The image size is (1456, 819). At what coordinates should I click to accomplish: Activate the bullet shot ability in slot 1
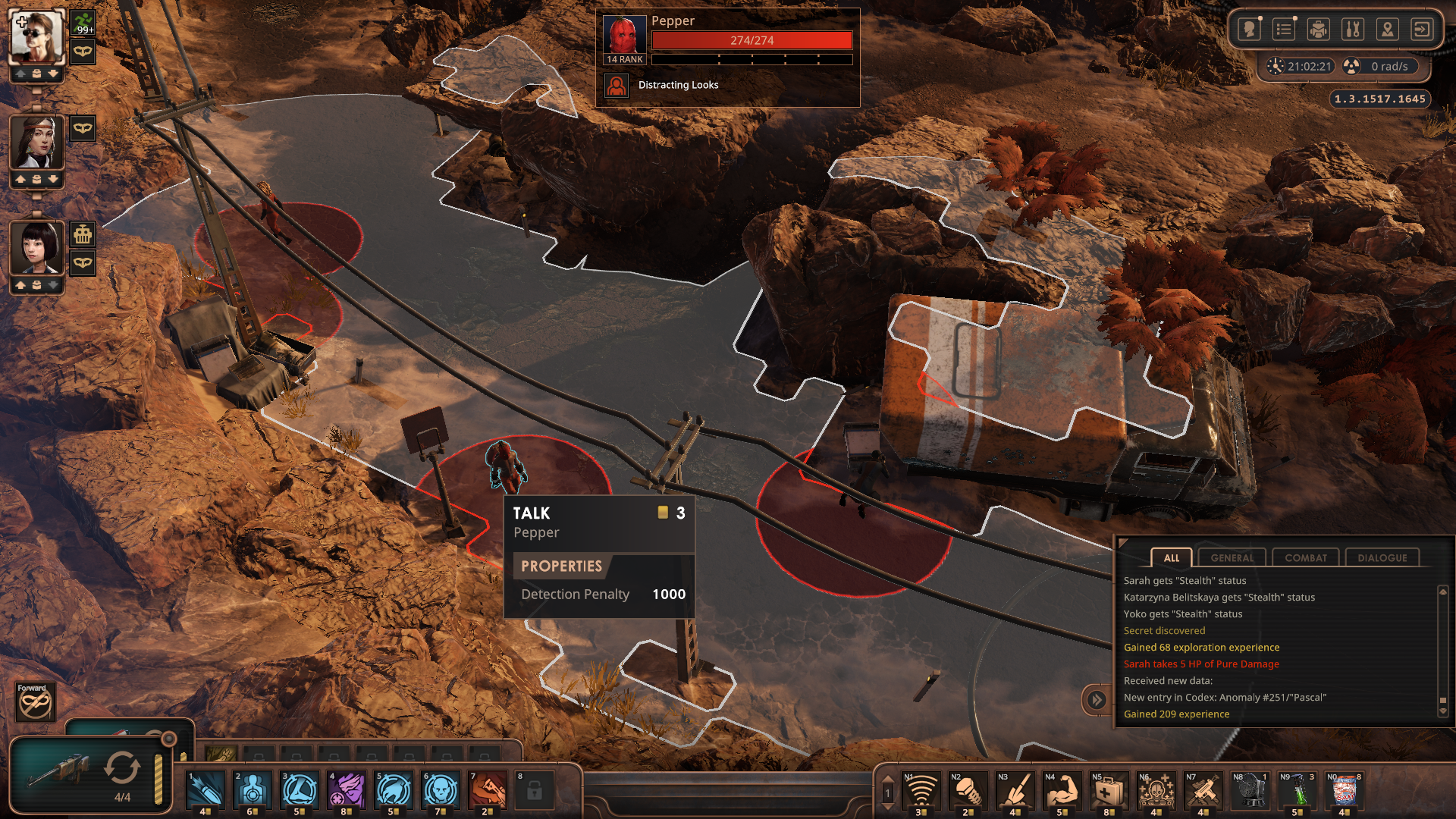coord(206,790)
